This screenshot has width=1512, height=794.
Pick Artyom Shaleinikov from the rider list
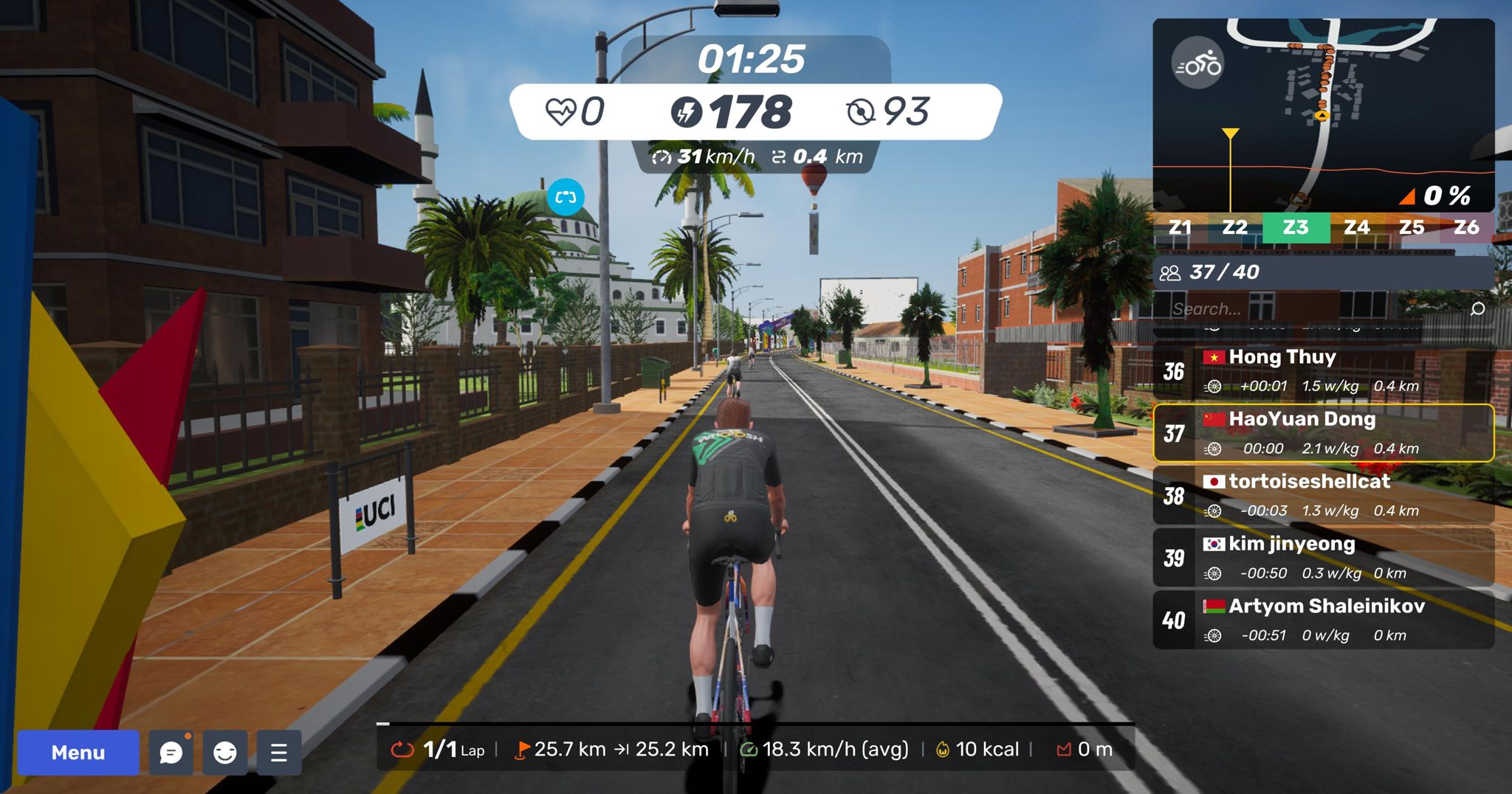(x=1323, y=620)
